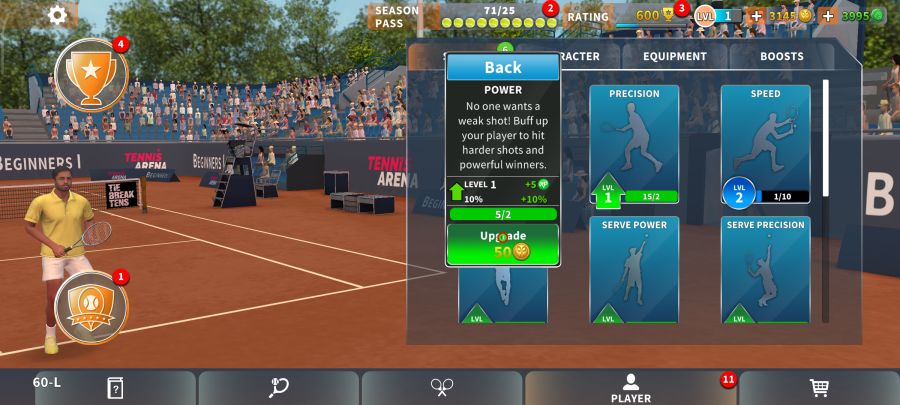
Task: Click the Back button on Power popup
Action: (x=503, y=68)
